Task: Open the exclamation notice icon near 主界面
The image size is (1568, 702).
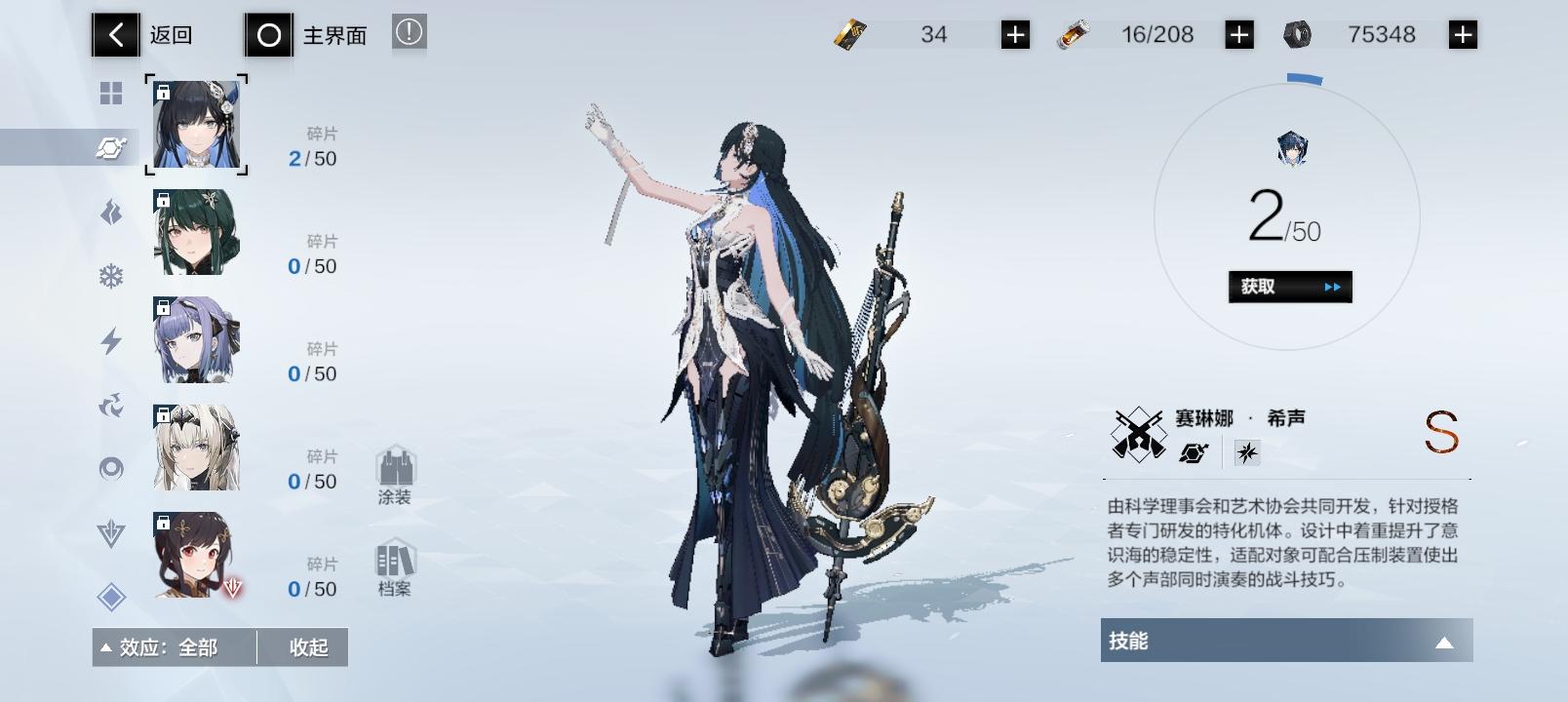Action: (409, 30)
